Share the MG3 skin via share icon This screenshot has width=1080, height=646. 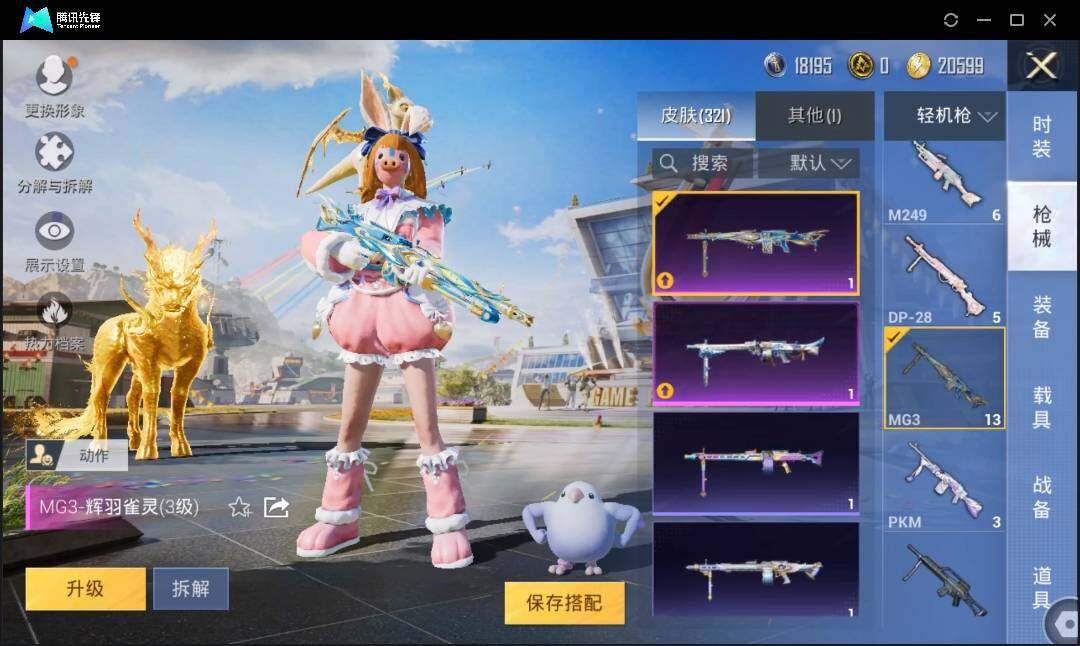point(276,507)
